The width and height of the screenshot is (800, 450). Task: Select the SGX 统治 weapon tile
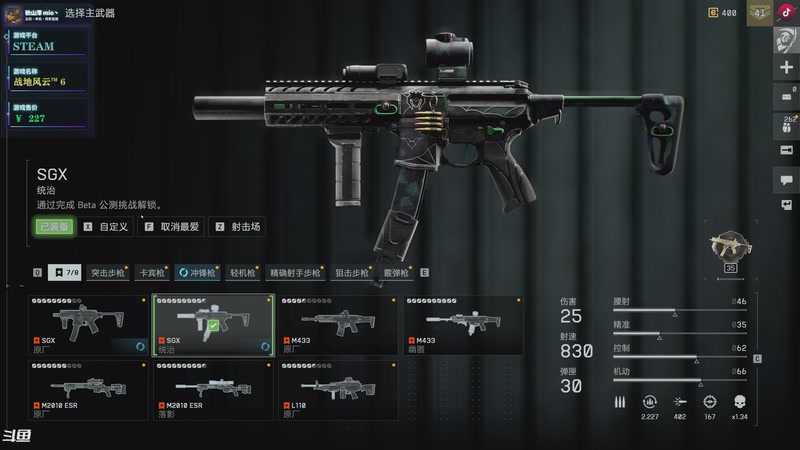pyautogui.click(x=213, y=324)
